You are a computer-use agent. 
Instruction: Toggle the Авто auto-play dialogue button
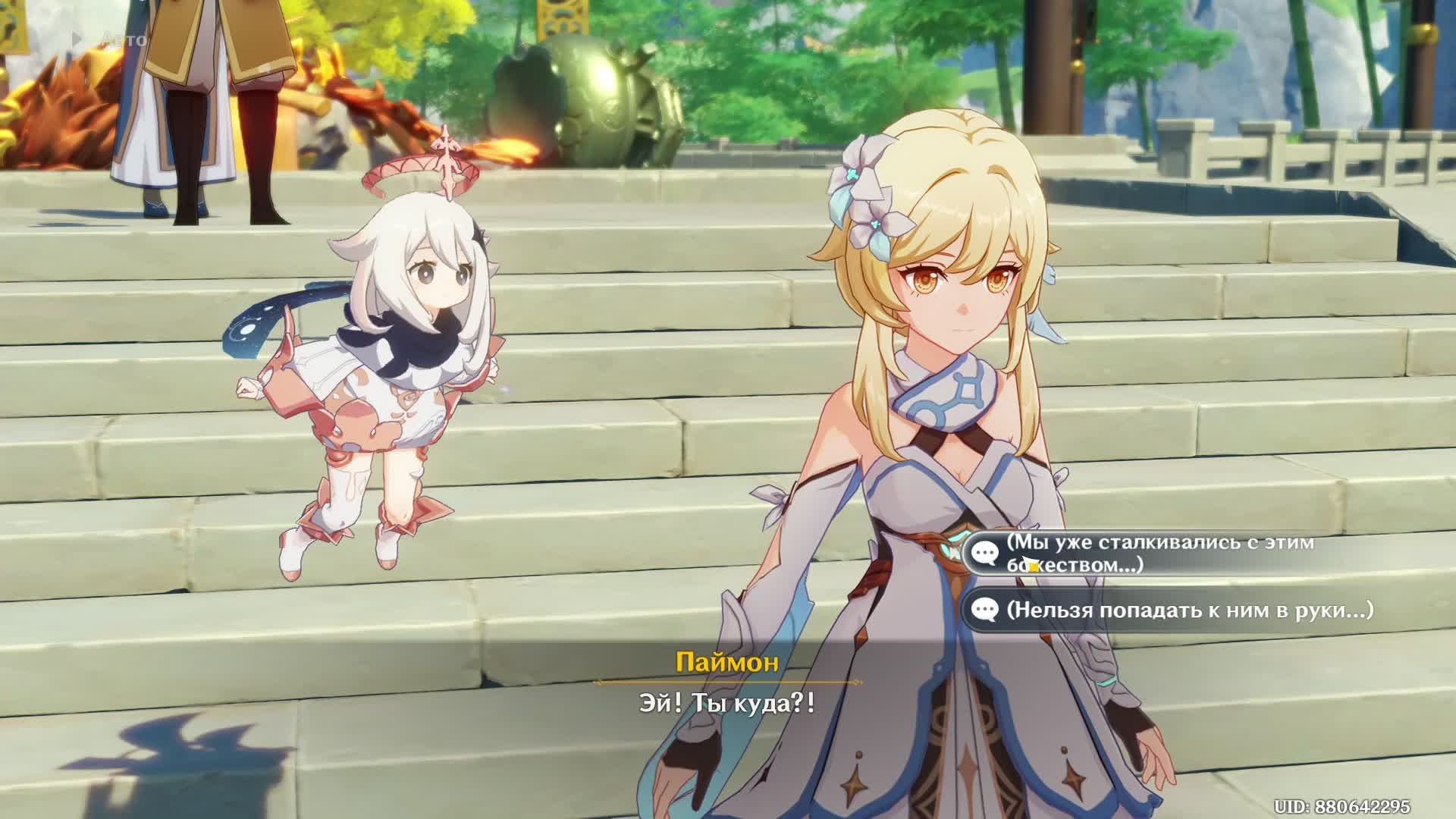pos(111,39)
